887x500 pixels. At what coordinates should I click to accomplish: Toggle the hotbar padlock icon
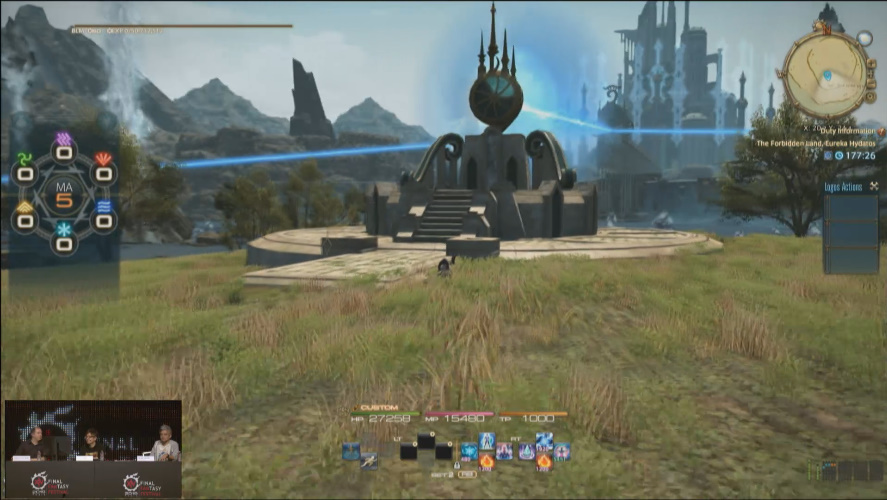click(456, 465)
